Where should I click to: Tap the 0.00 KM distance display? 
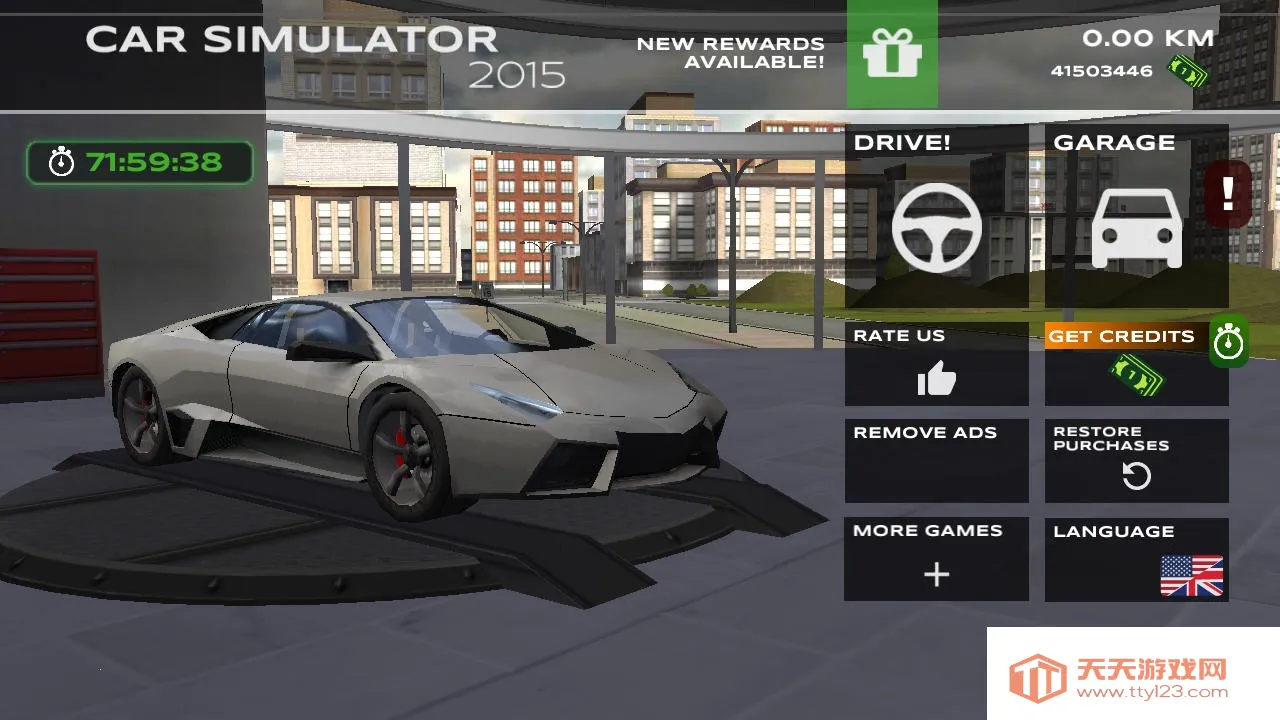[x=1150, y=40]
